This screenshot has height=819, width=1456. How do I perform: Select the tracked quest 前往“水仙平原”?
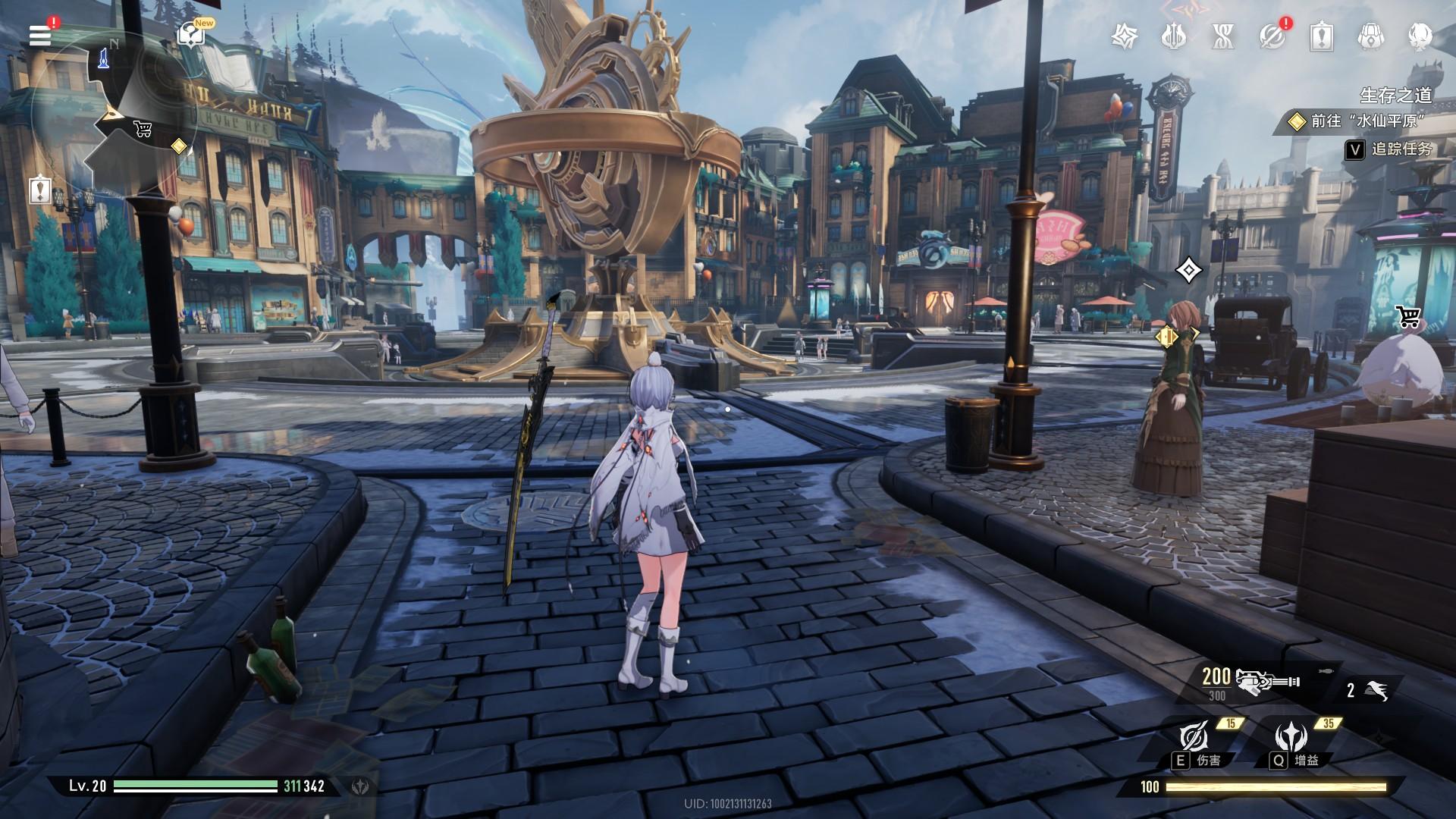coord(1357,121)
